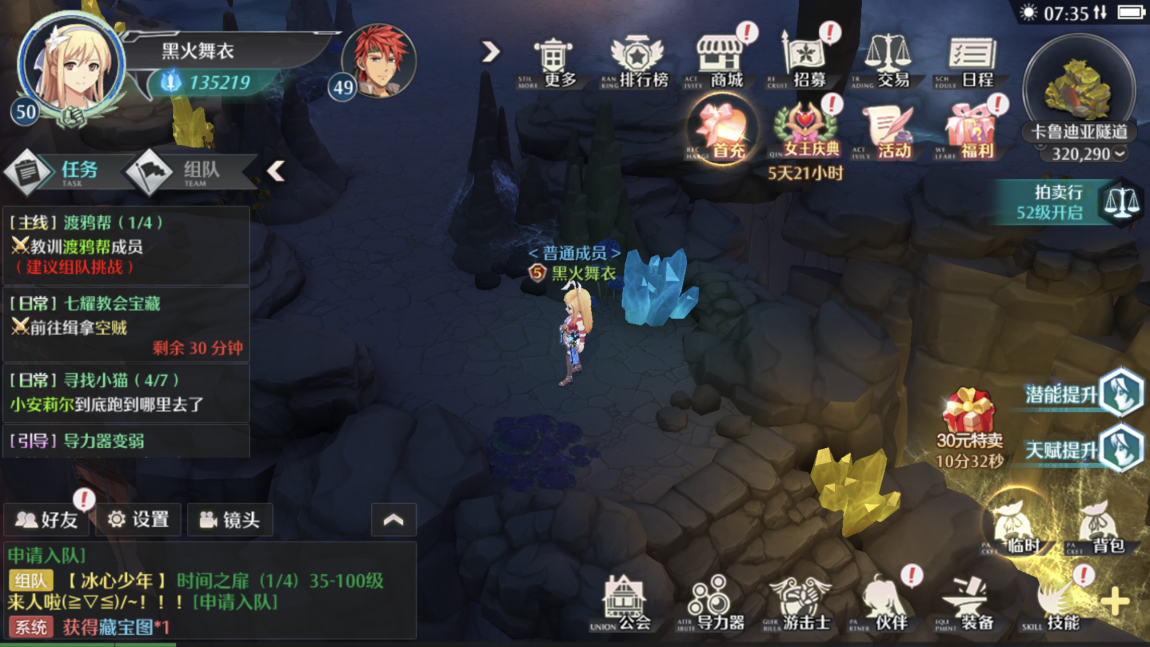Toggle the 镜头 camera button
The height and width of the screenshot is (647, 1150).
tap(230, 520)
